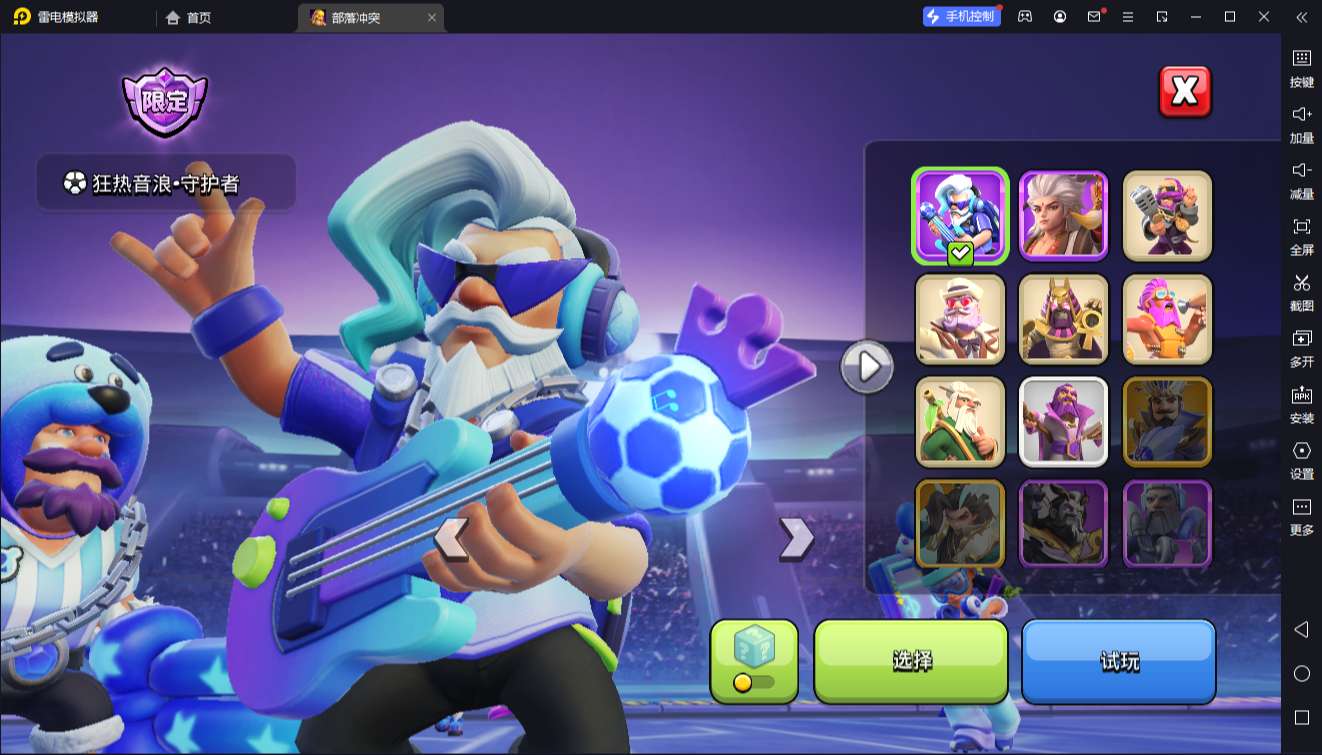Take a screenshot with 截图 tool

[1301, 291]
